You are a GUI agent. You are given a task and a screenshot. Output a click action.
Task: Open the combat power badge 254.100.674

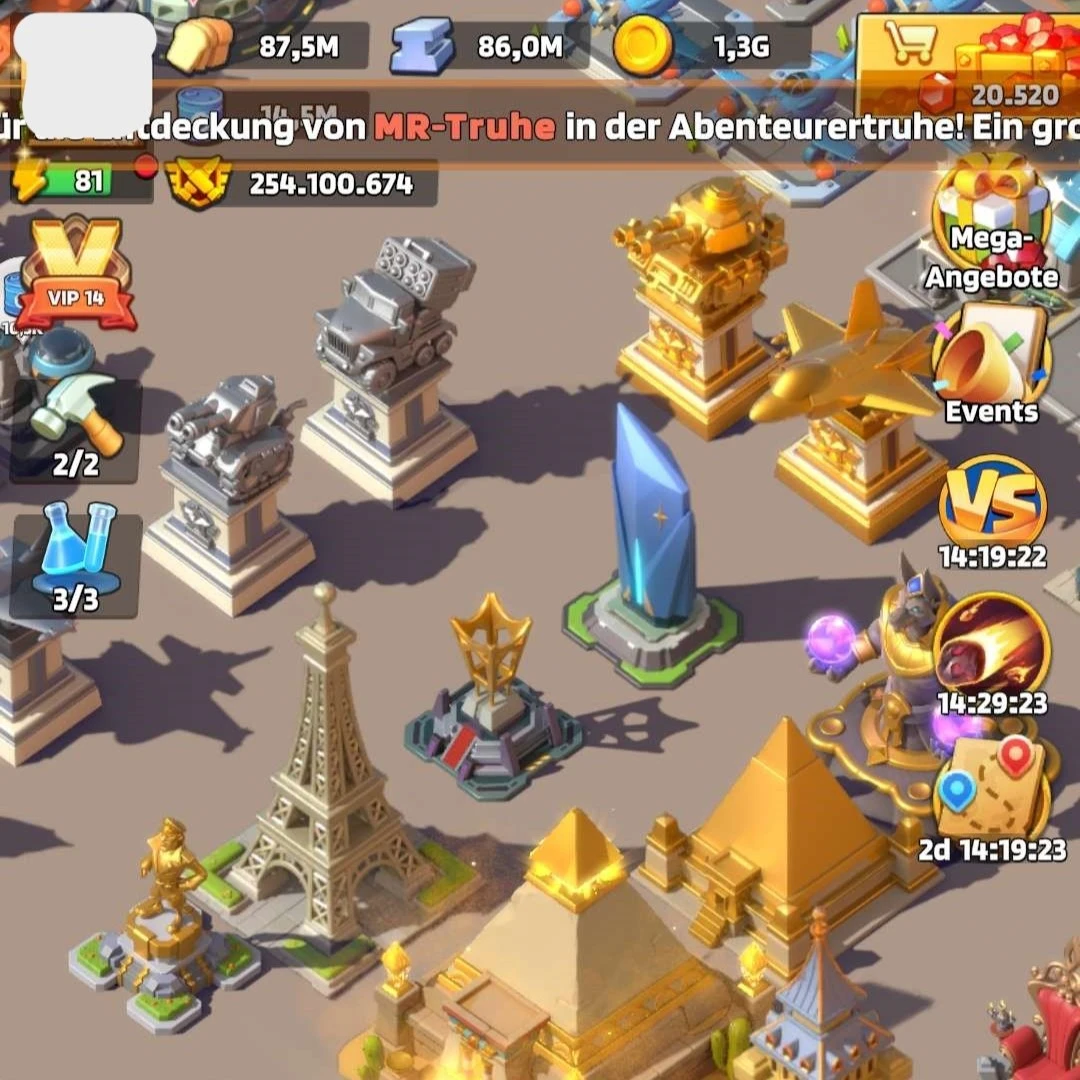click(x=300, y=184)
